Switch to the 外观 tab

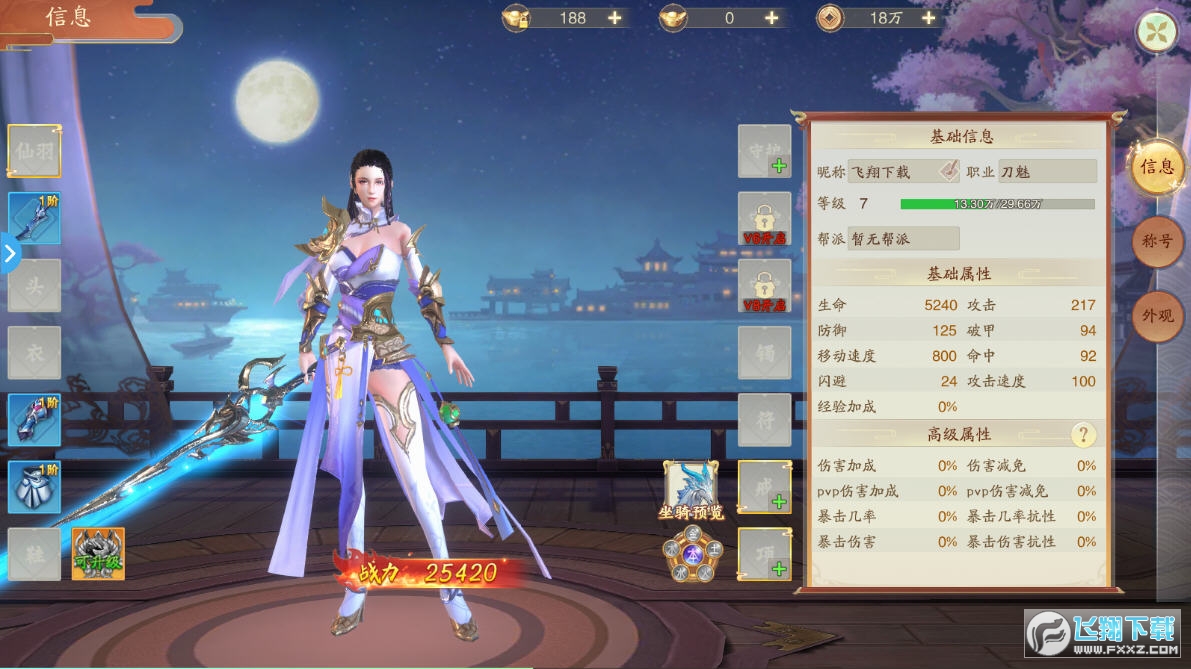click(x=1157, y=316)
